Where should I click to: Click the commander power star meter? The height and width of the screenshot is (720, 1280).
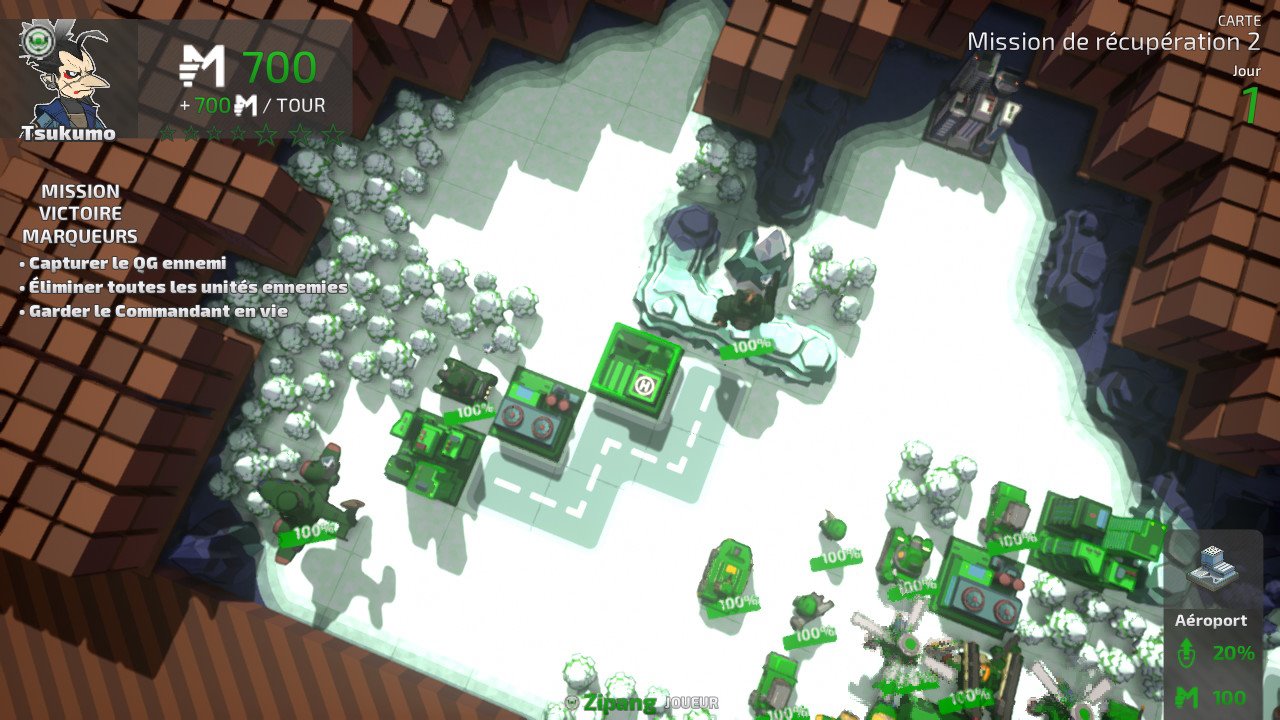click(x=251, y=134)
